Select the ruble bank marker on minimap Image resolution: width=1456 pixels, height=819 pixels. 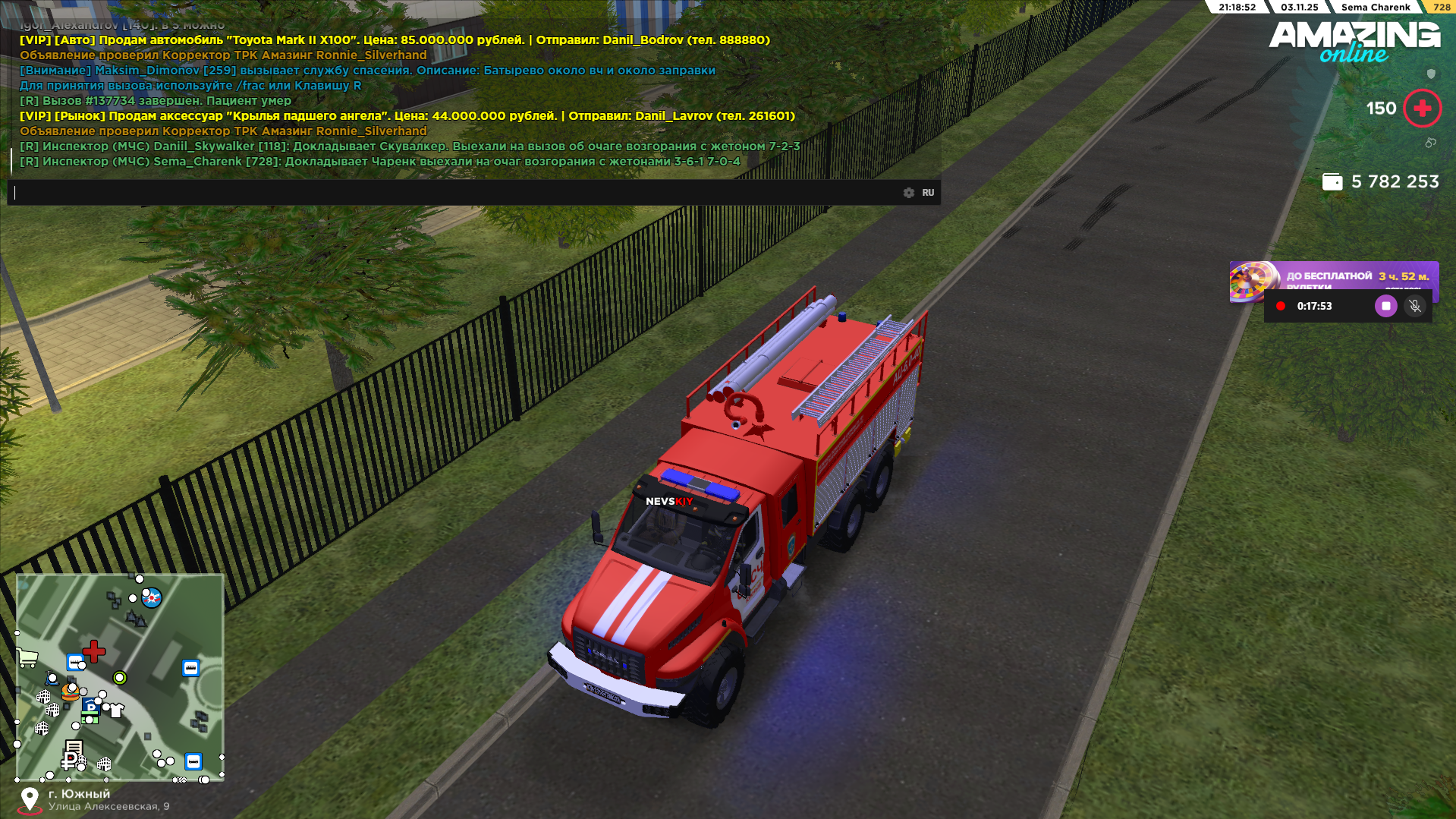[71, 760]
